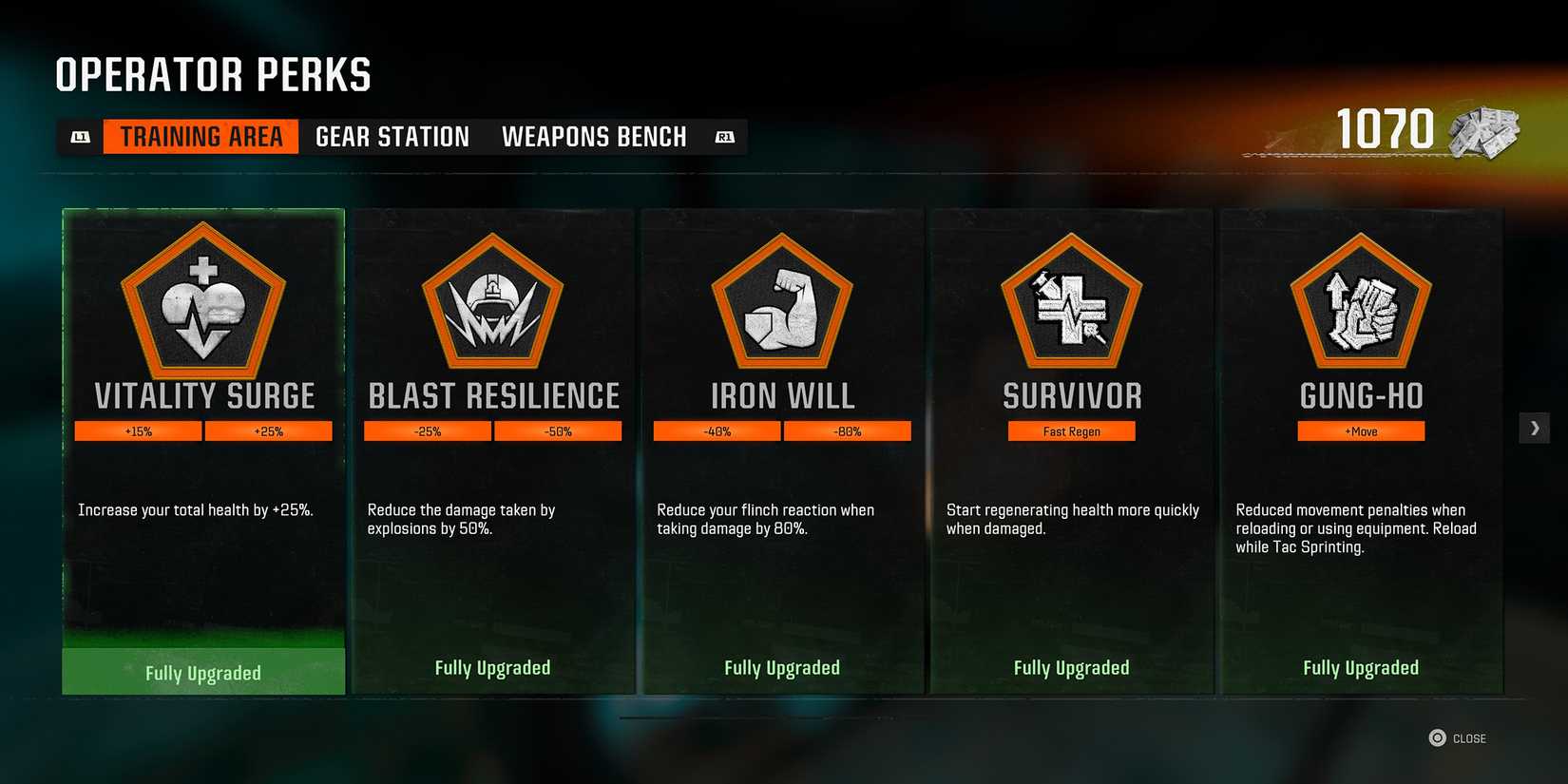Click the Blast Resilience perk icon
This screenshot has height=784, width=1568.
(492, 304)
